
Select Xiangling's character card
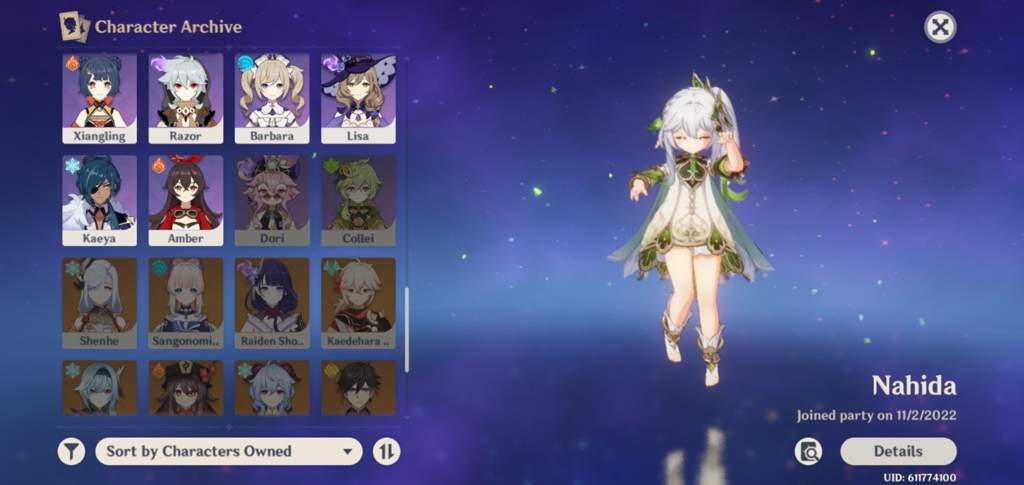[x=100, y=97]
